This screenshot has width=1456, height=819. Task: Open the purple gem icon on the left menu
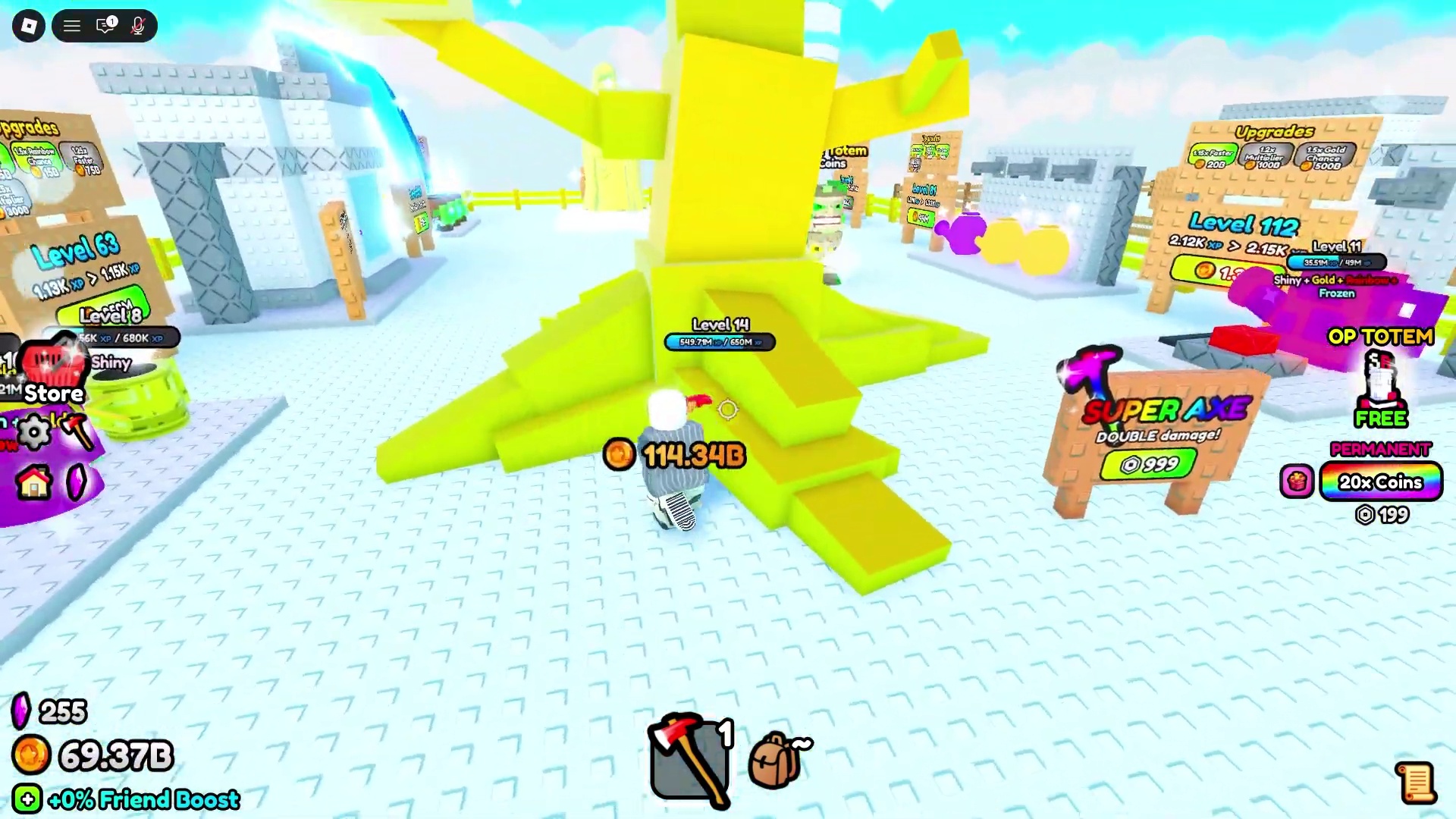click(77, 482)
